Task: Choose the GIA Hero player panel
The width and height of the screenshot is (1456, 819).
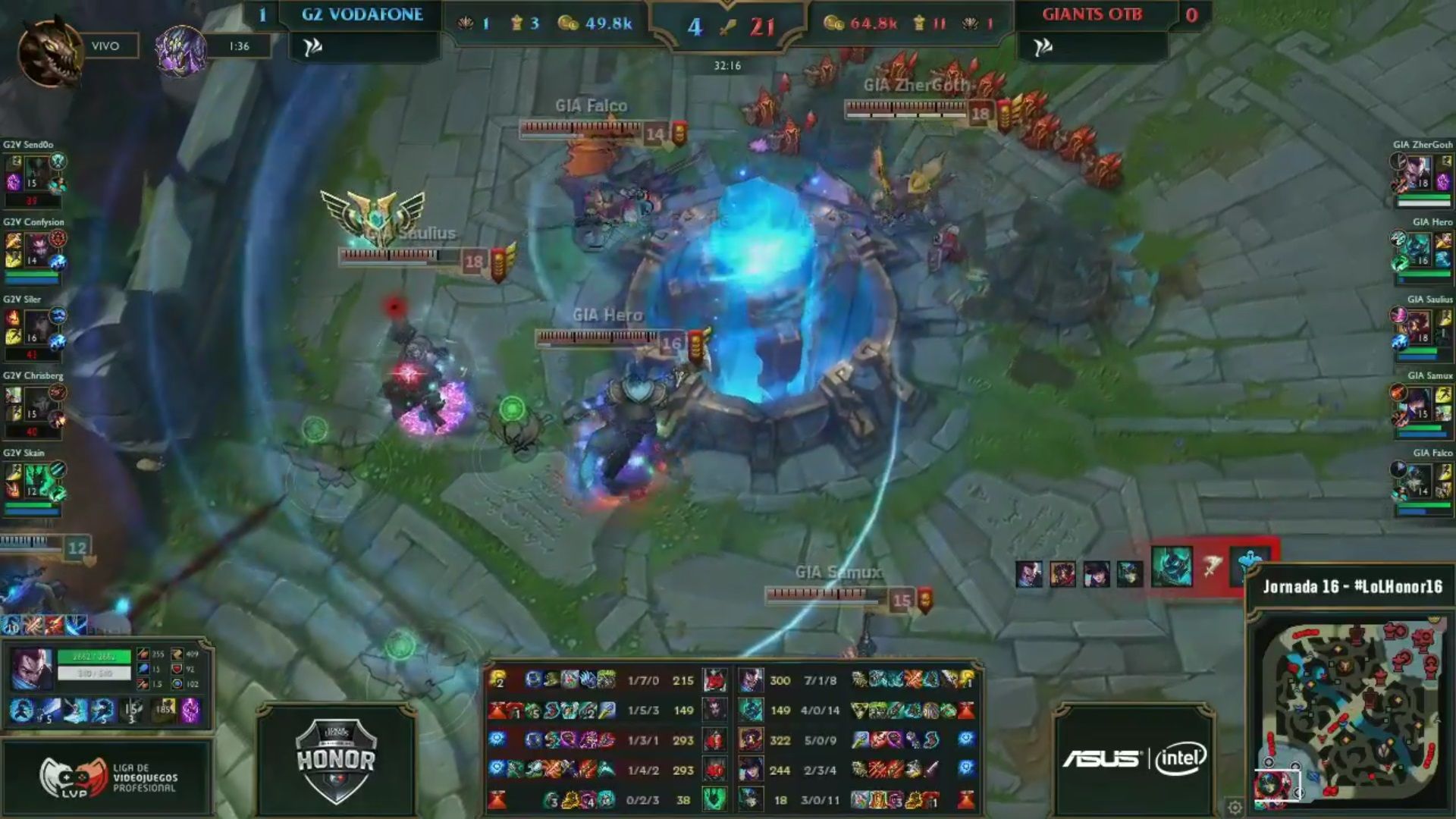Action: pyautogui.click(x=1423, y=253)
